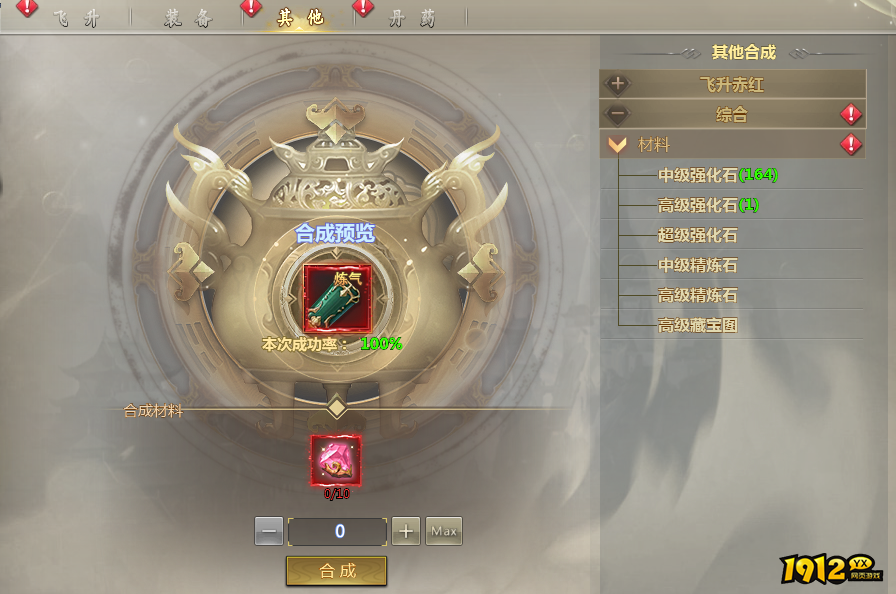This screenshot has height=594, width=896.
Task: Open the 中级精炼石 recipe
Action: (697, 265)
